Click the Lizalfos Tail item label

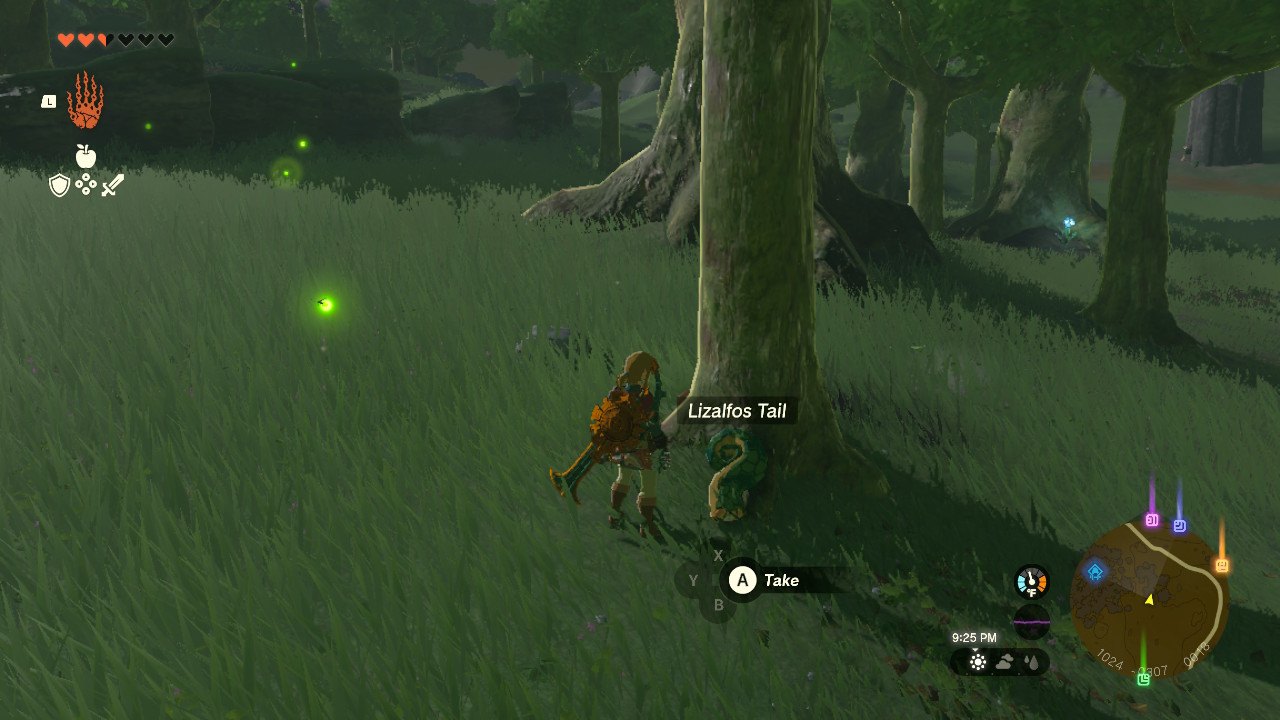point(737,410)
